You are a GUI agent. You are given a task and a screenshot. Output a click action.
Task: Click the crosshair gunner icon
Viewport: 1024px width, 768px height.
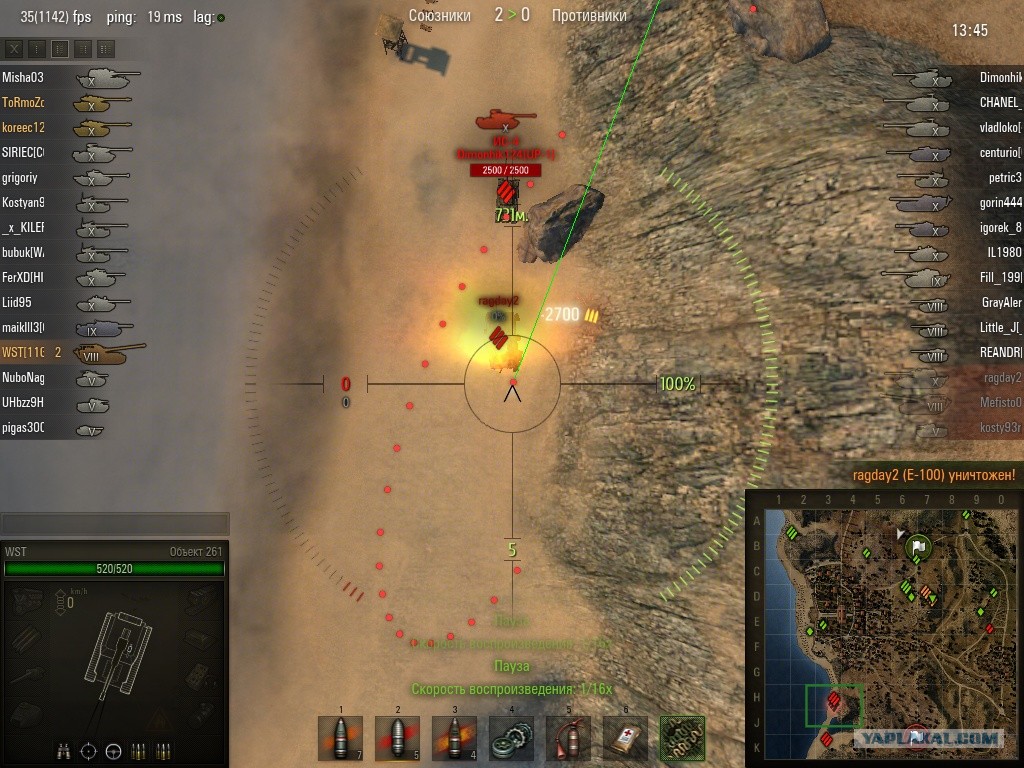[88, 750]
